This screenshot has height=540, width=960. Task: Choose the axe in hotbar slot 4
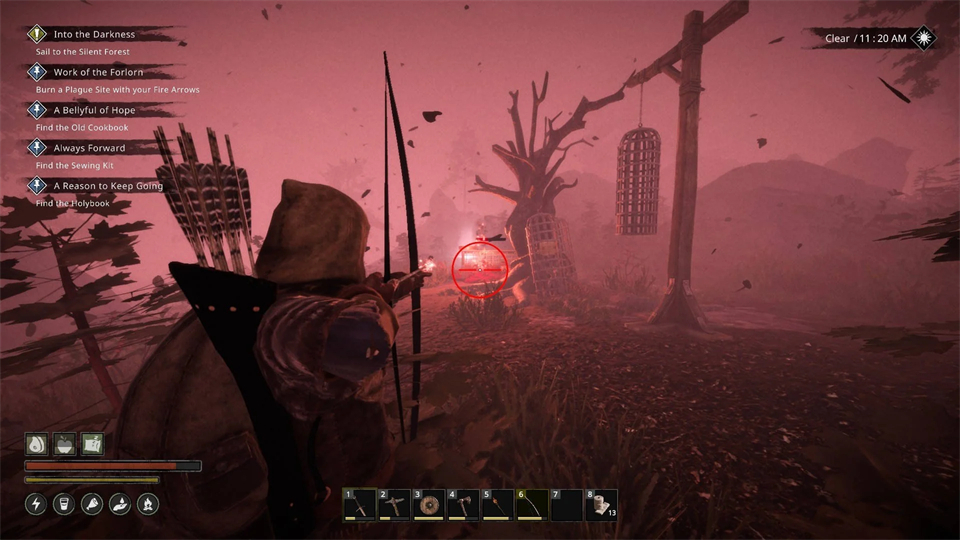pyautogui.click(x=463, y=505)
